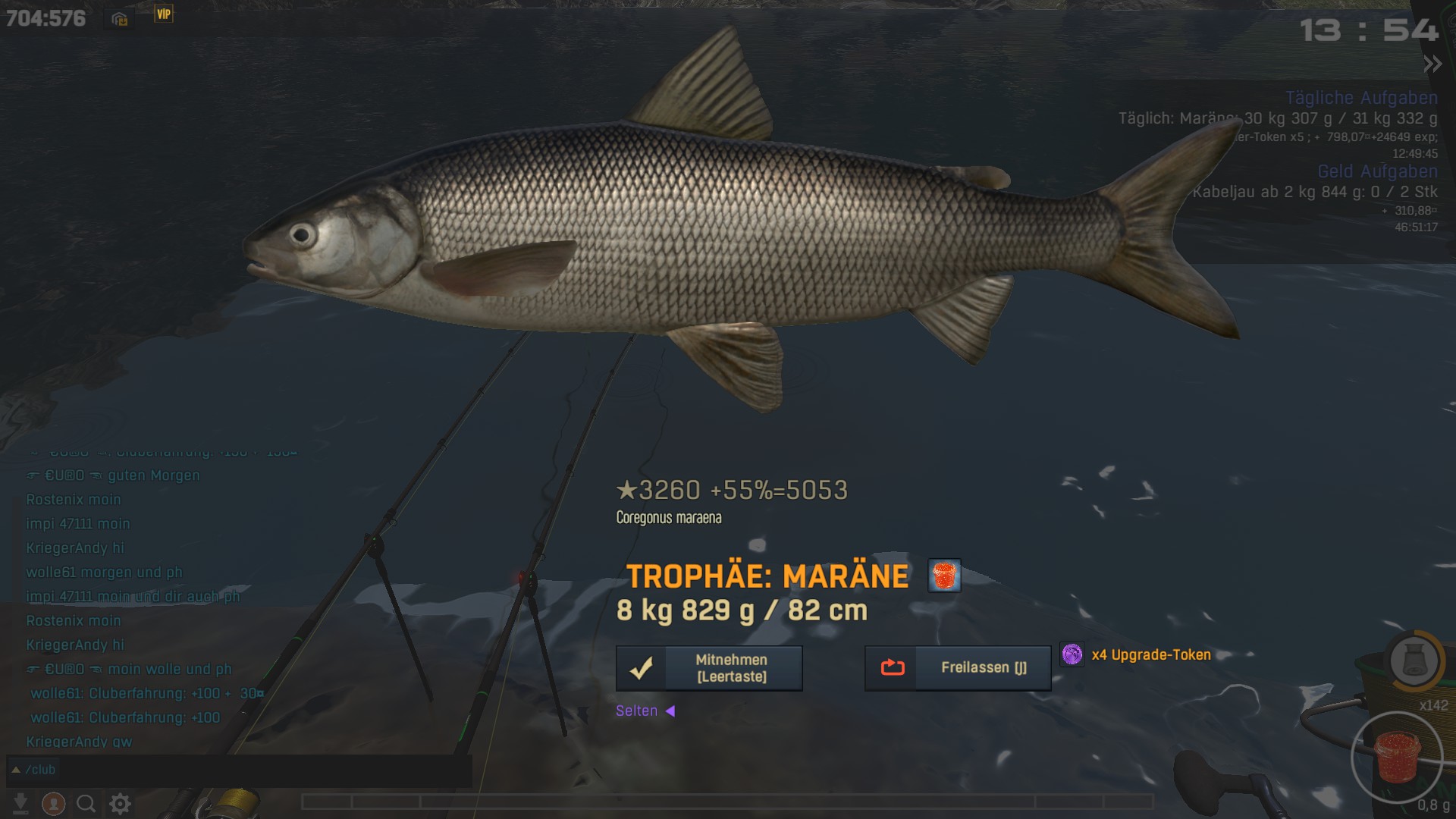Select the /club chat channel switcher
This screenshot has height=819, width=1456.
tap(33, 770)
